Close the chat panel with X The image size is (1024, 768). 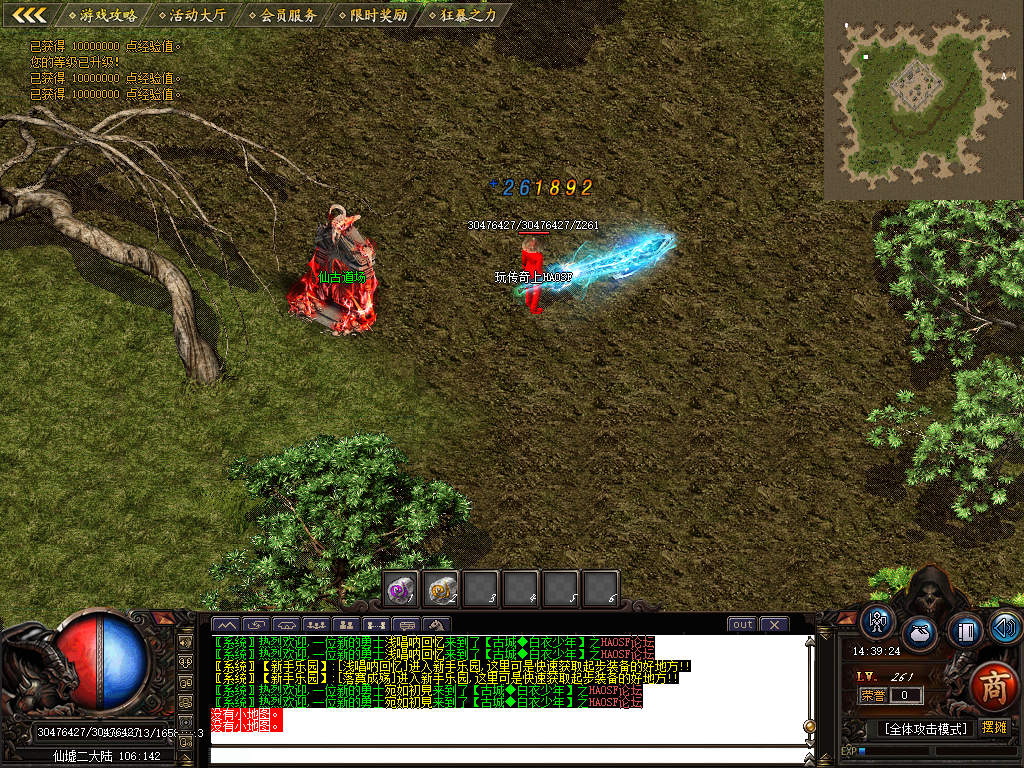(x=774, y=625)
